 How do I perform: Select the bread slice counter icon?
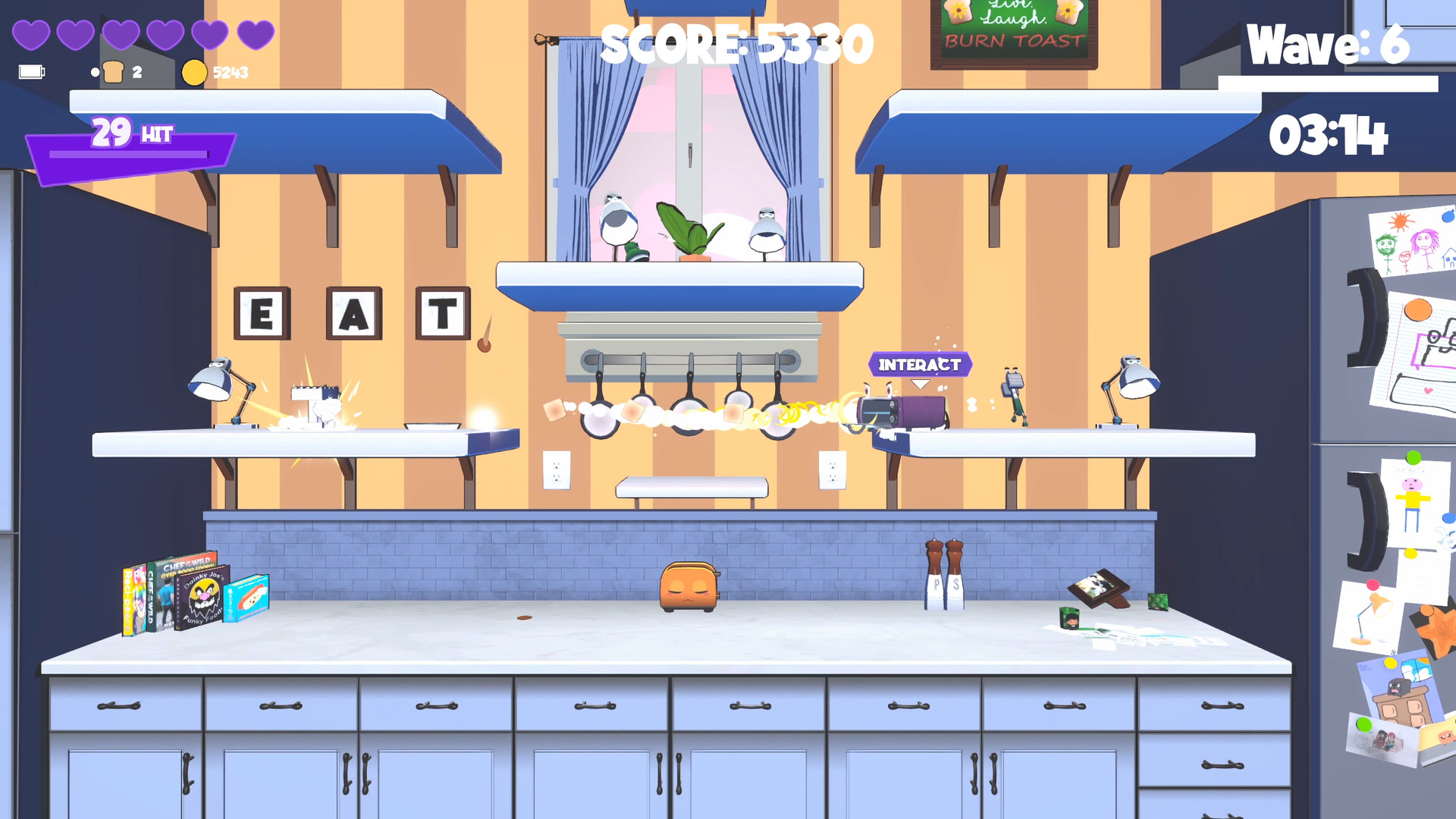point(114,72)
